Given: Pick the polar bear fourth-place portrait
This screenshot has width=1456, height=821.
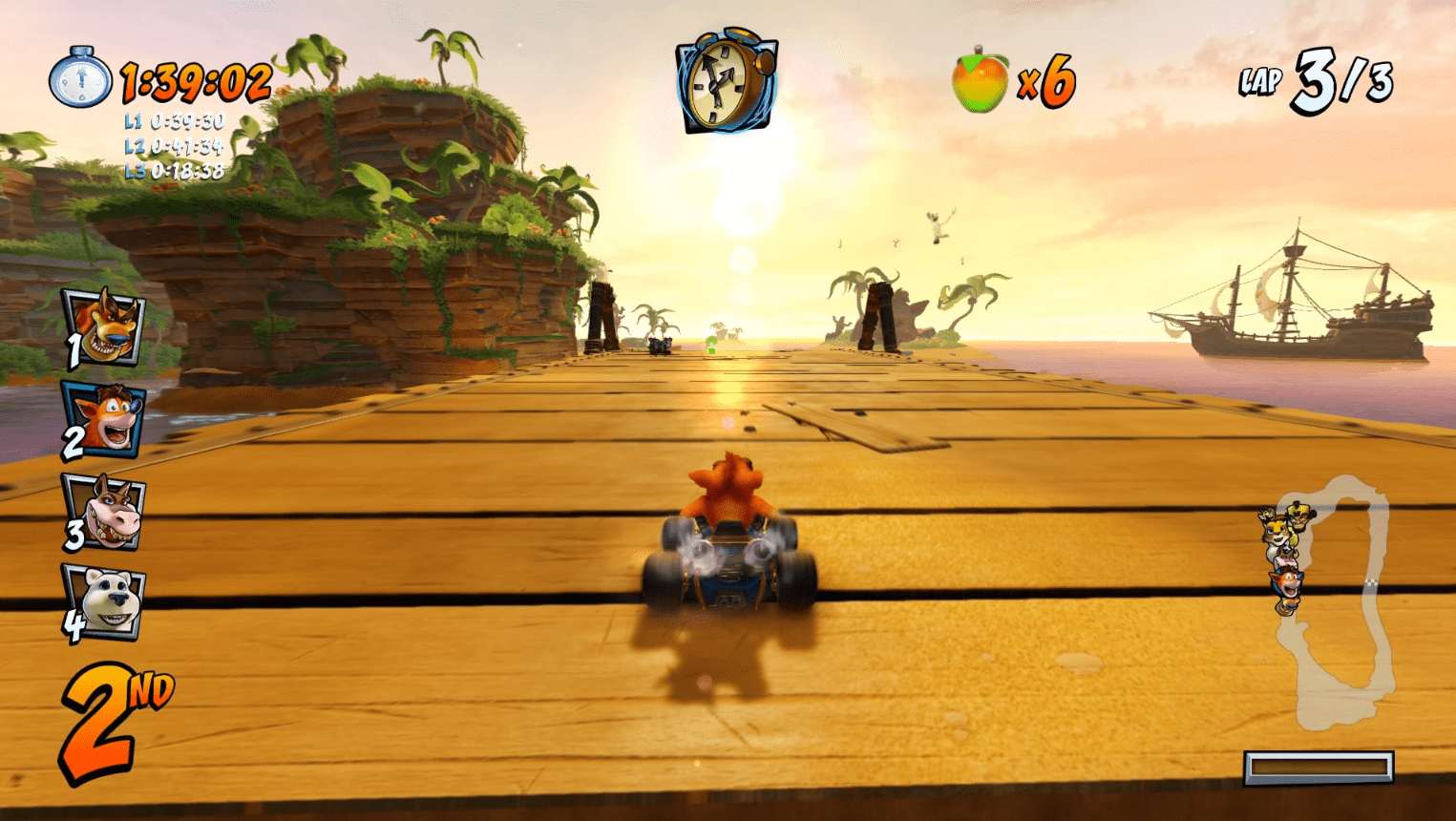Looking at the screenshot, I should [x=107, y=601].
